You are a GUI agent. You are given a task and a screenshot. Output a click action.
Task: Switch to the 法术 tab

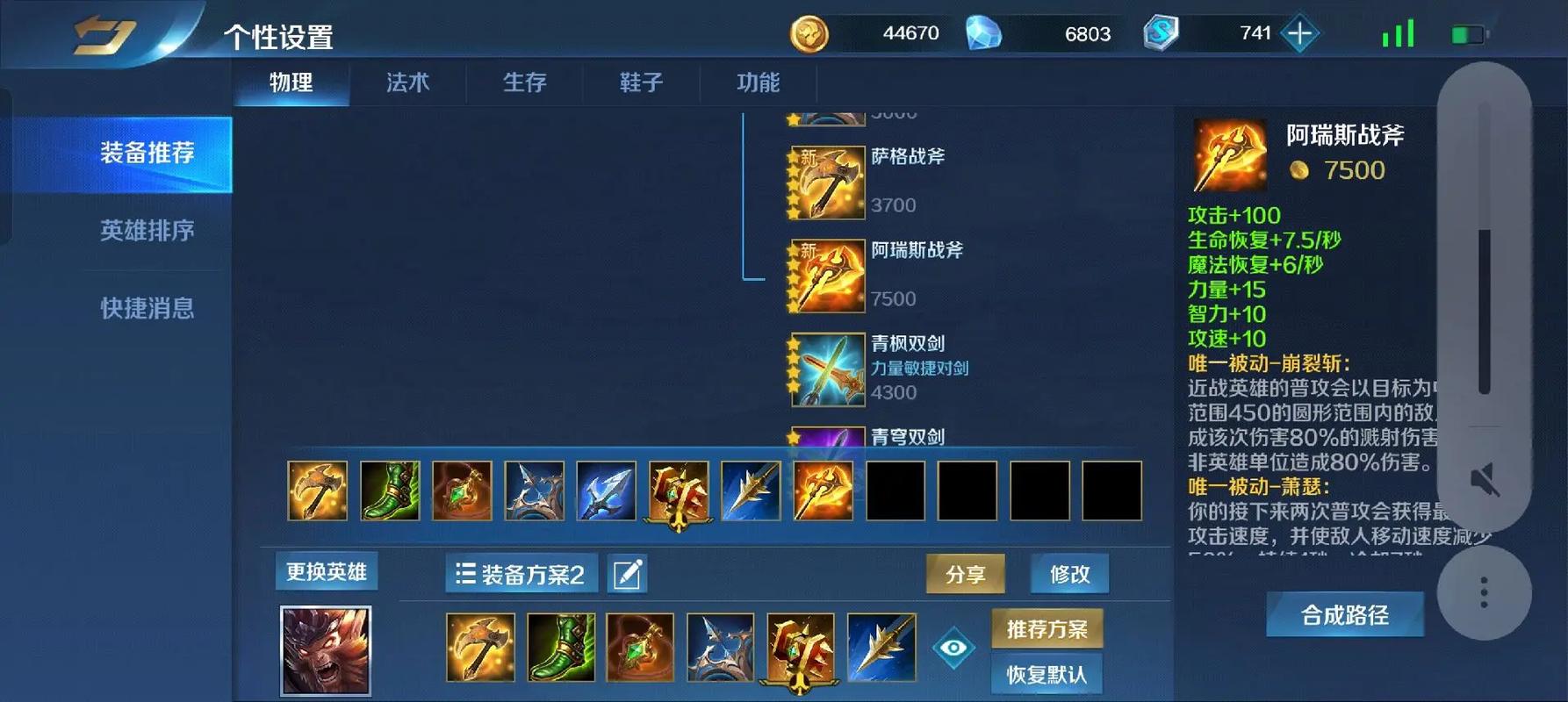coord(406,82)
